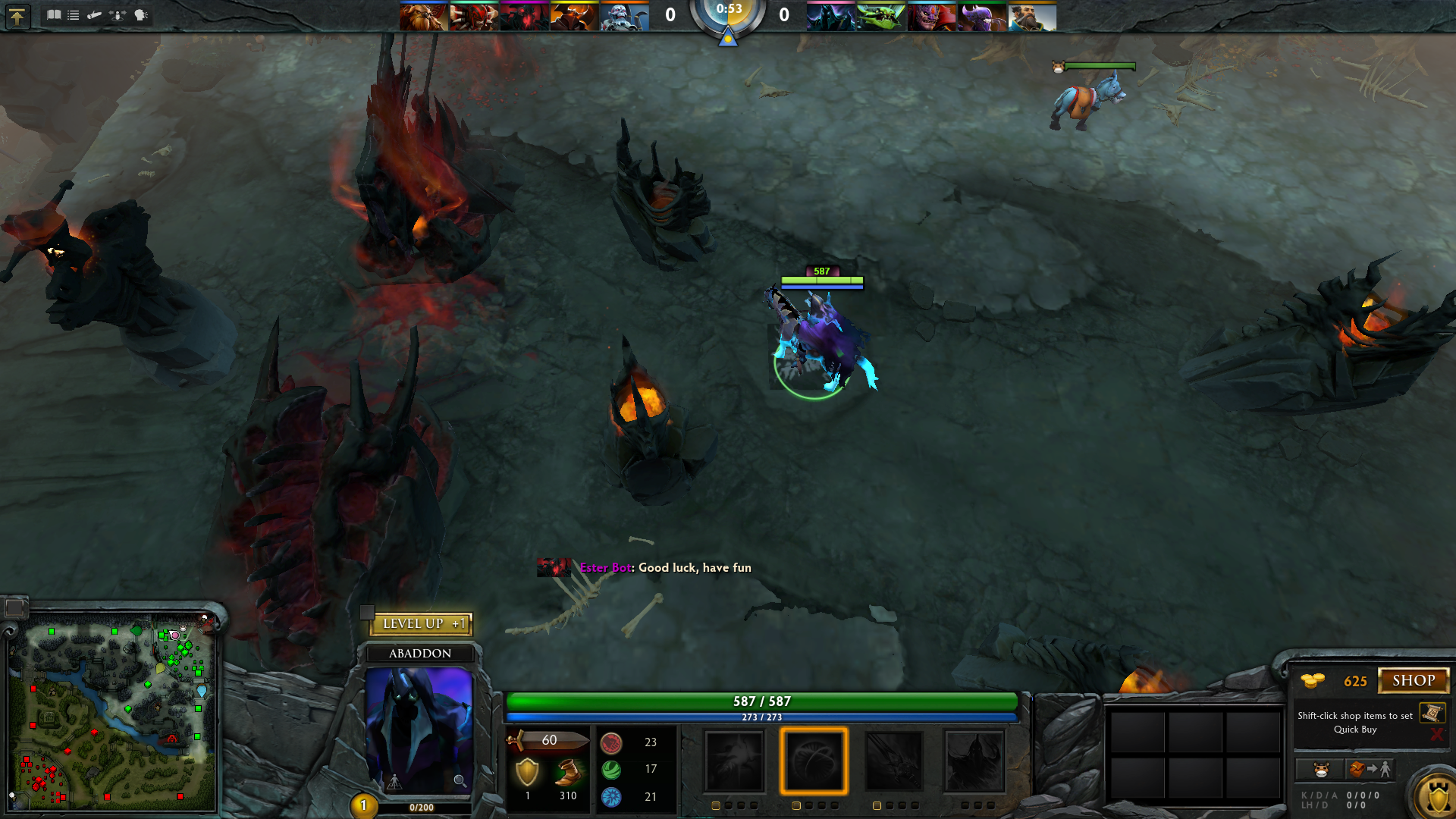Click the town portal scroll quick-buy icon

(x=1432, y=713)
